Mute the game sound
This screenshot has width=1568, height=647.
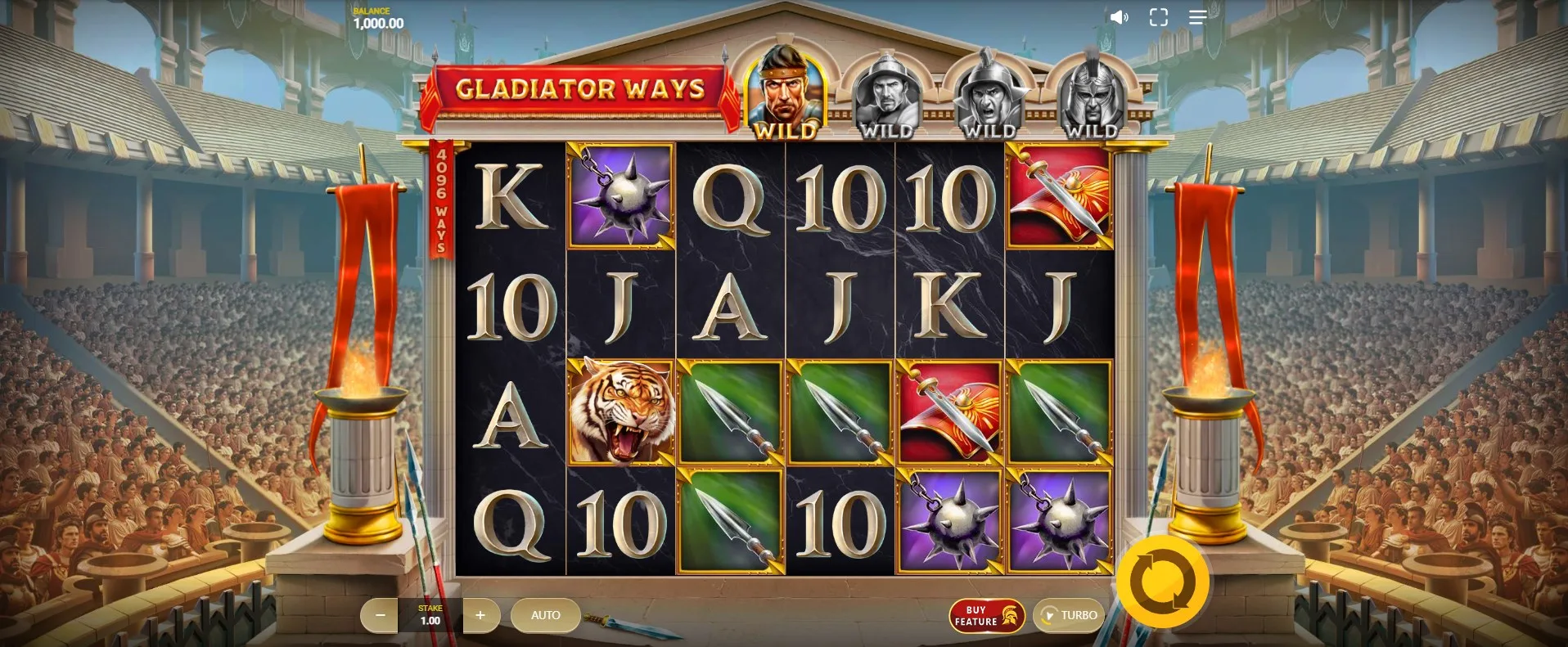[x=1119, y=17]
